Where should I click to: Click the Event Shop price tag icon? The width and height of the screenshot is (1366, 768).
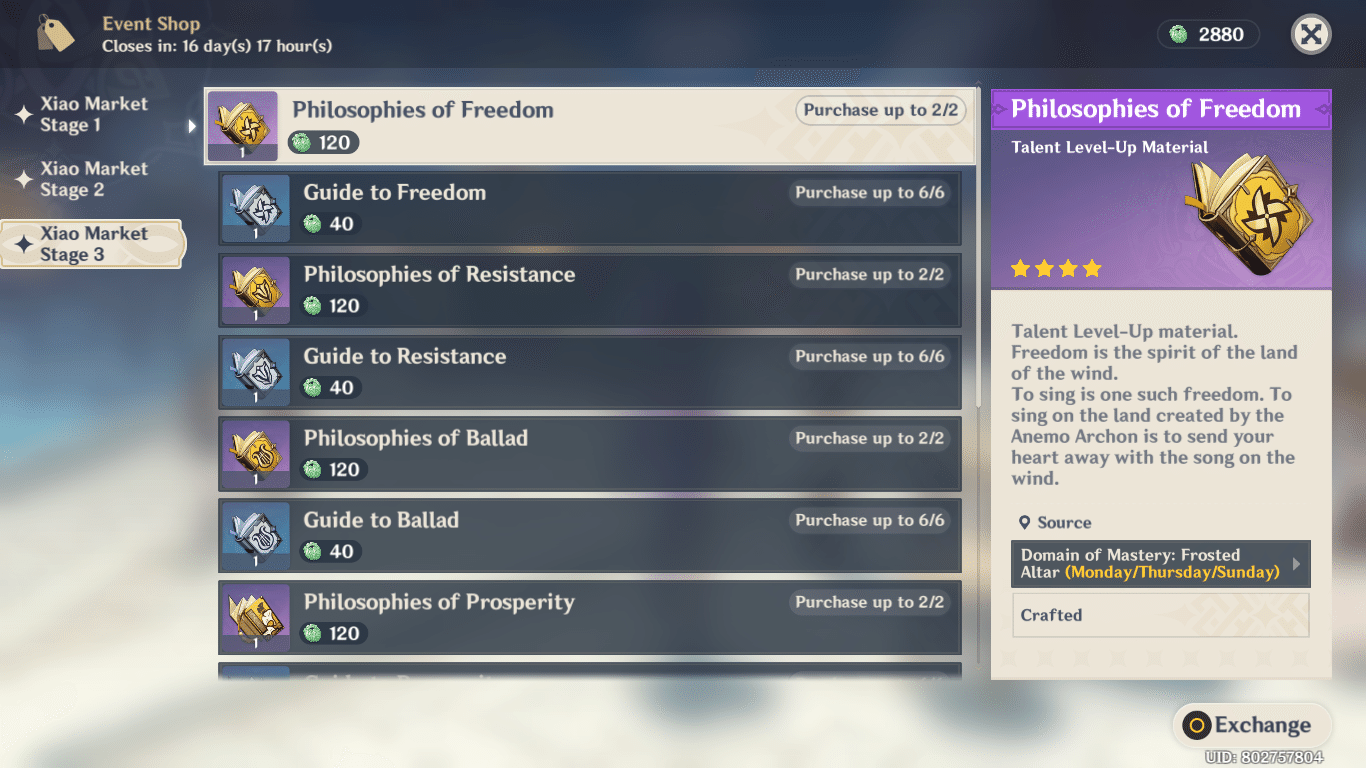(55, 32)
